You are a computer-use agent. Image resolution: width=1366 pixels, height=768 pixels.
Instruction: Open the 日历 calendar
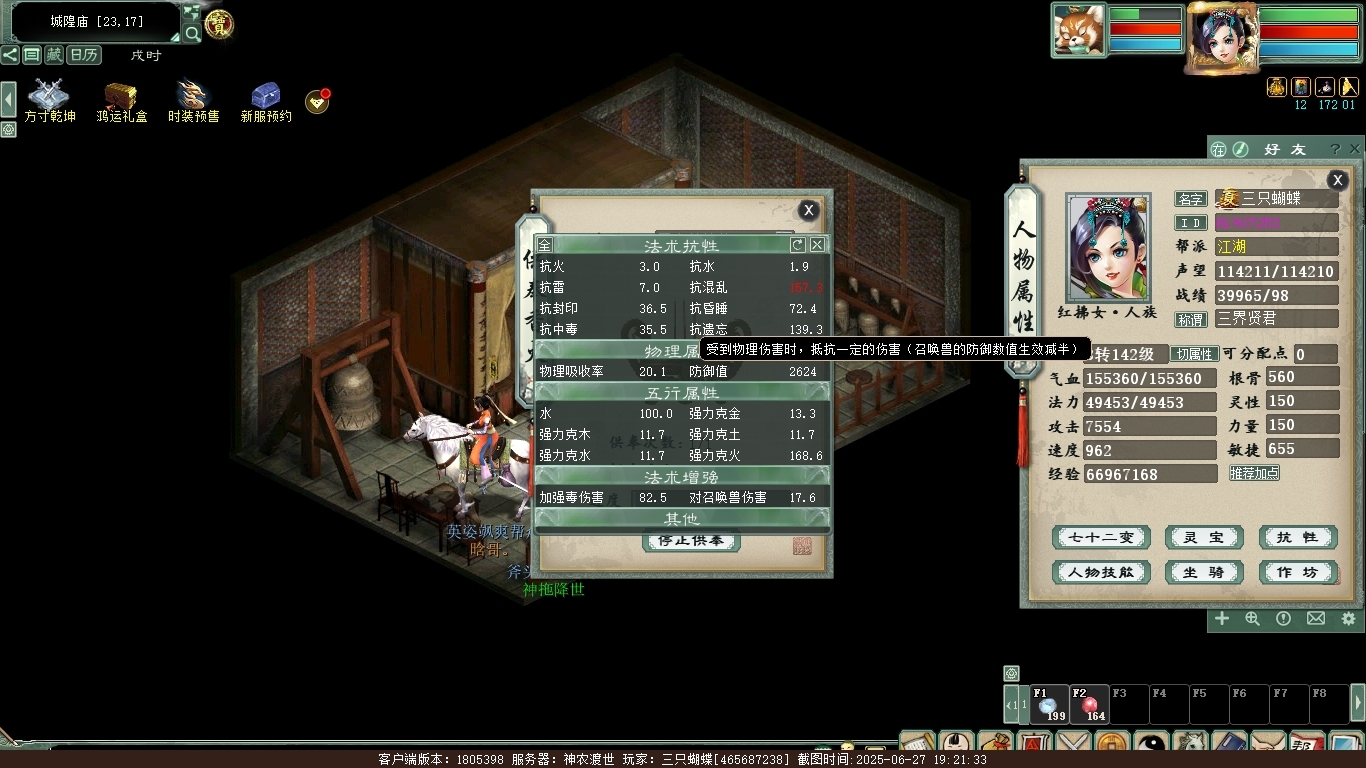[85, 55]
